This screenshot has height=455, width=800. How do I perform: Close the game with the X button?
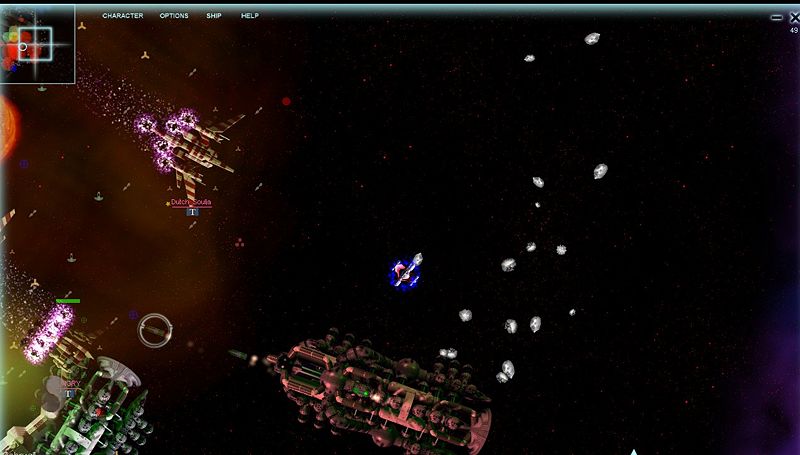click(x=793, y=17)
